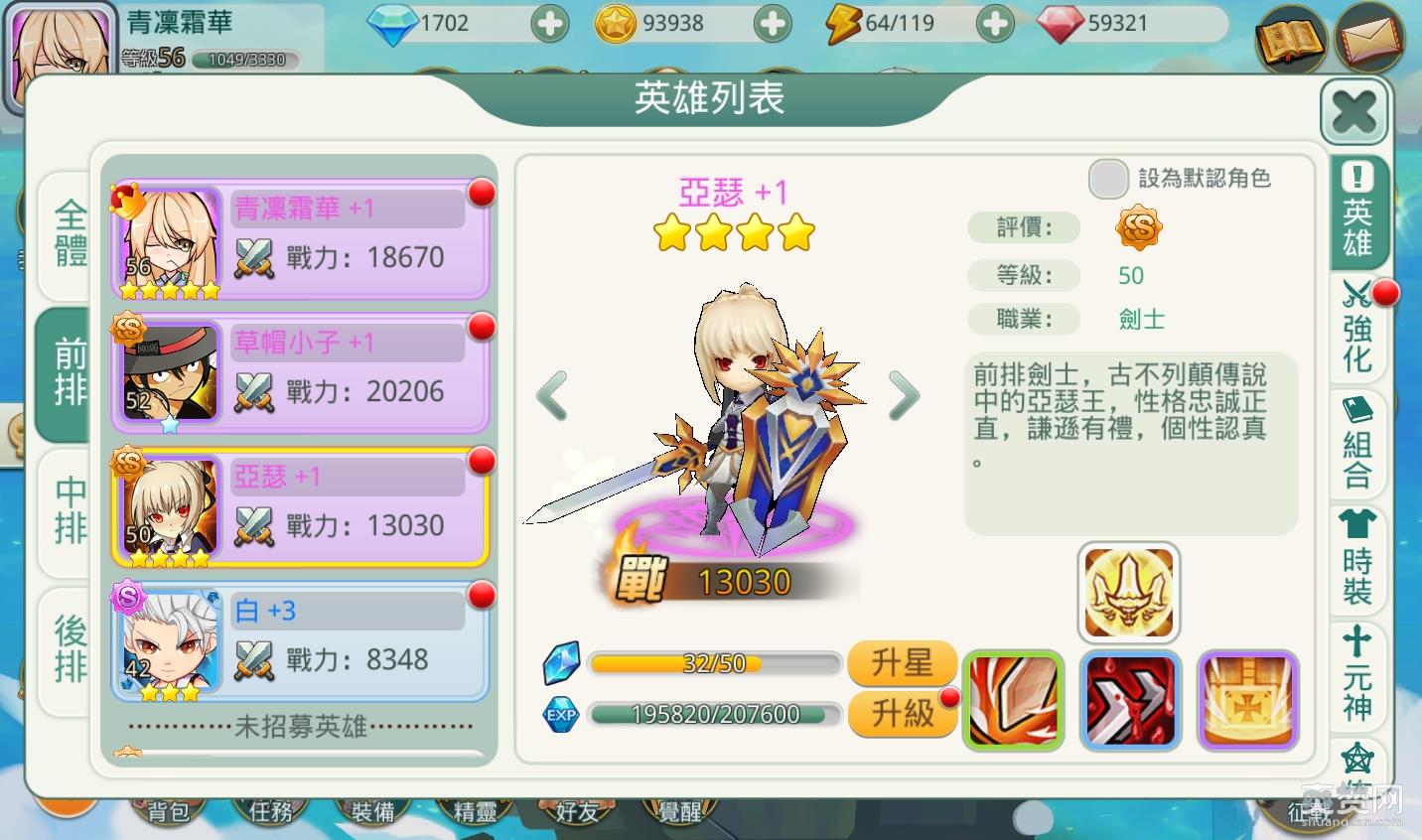Click the right arrow to view next hero
The width and height of the screenshot is (1422, 840).
click(904, 395)
